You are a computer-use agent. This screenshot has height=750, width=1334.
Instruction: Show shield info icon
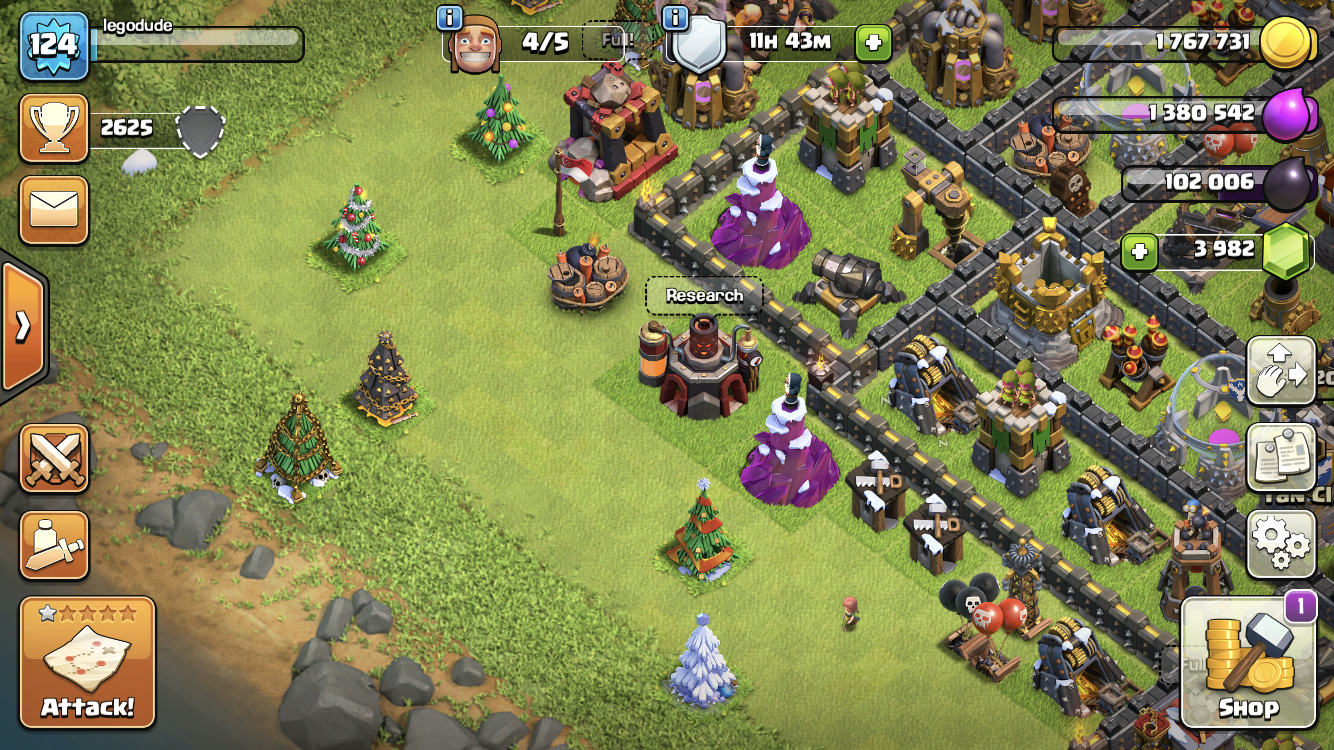[x=677, y=17]
